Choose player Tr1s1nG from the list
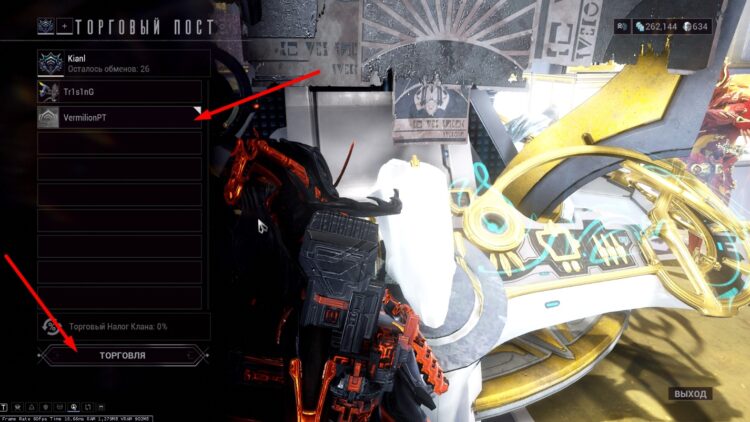 pos(120,92)
